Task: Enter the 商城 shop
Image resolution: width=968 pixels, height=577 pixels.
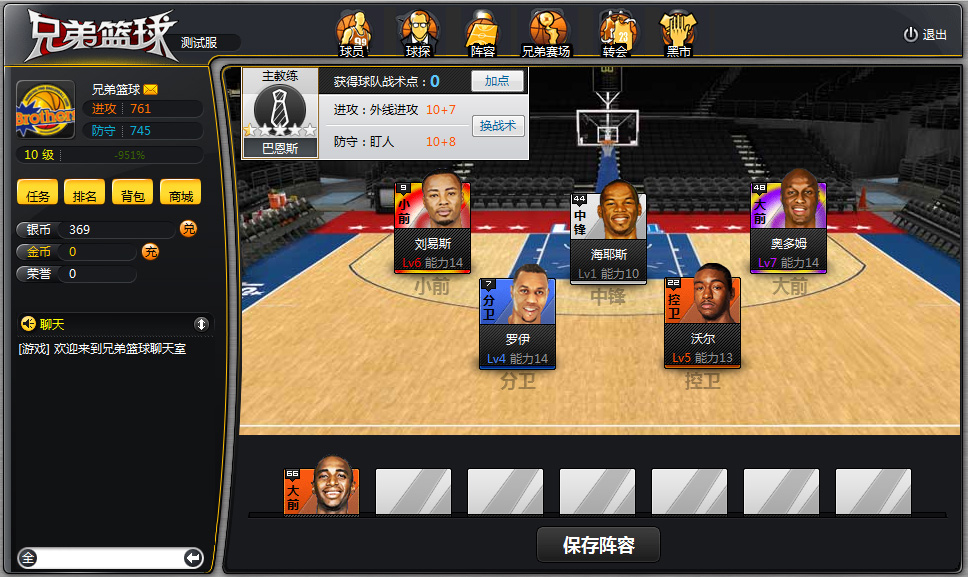Action: 181,195
